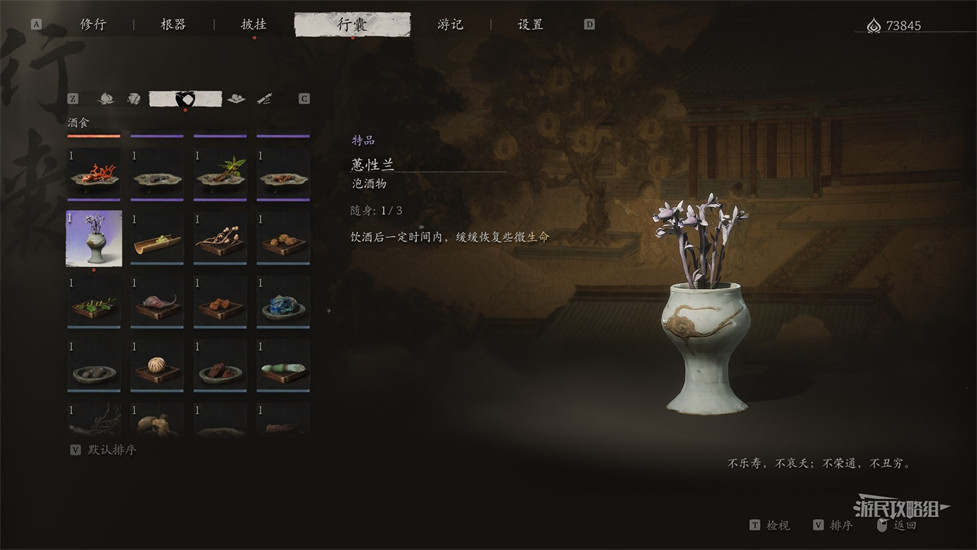This screenshot has height=550, width=977.
Task: Switch to the 根器 tab
Action: point(173,24)
